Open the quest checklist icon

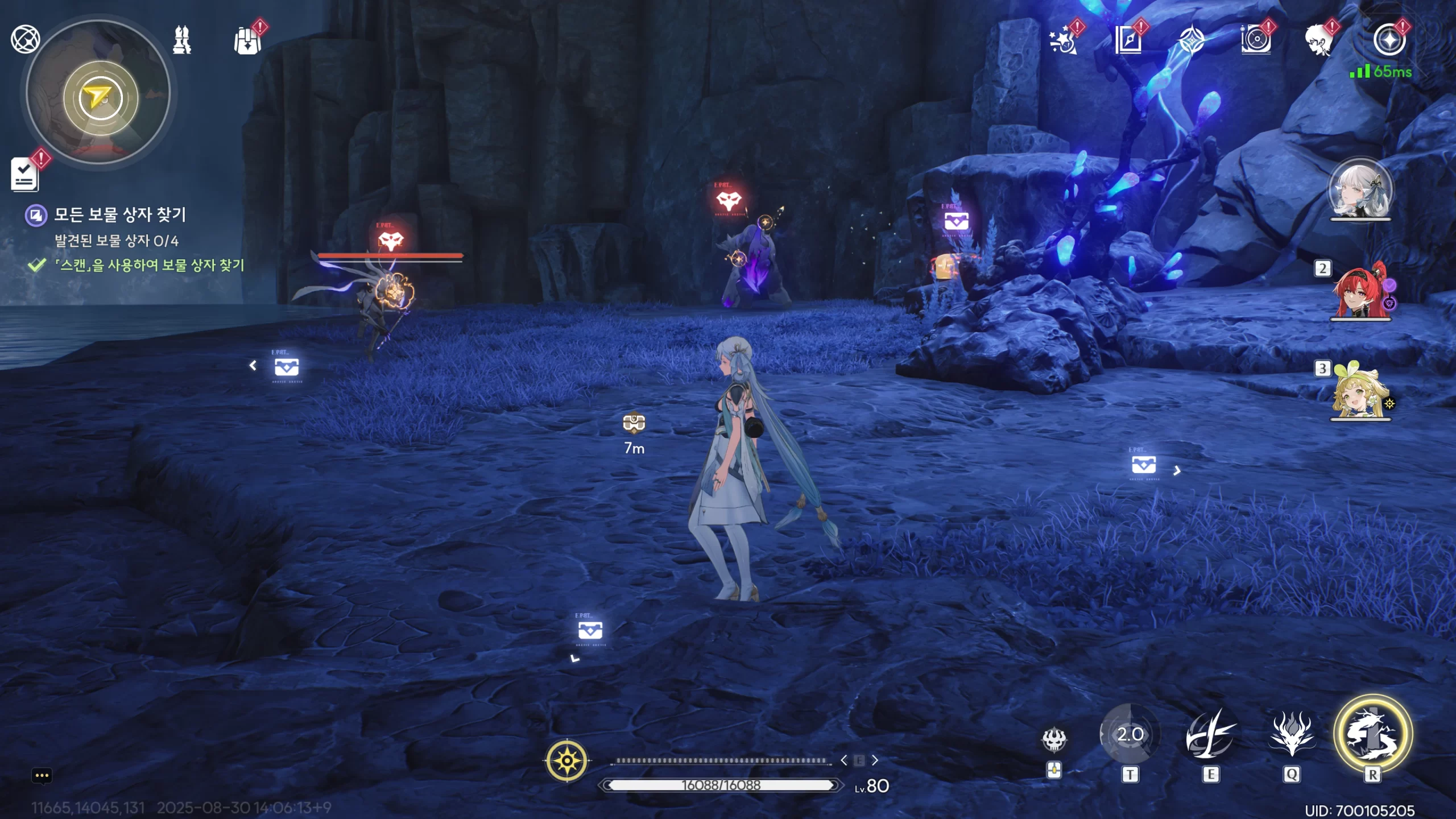point(24,174)
